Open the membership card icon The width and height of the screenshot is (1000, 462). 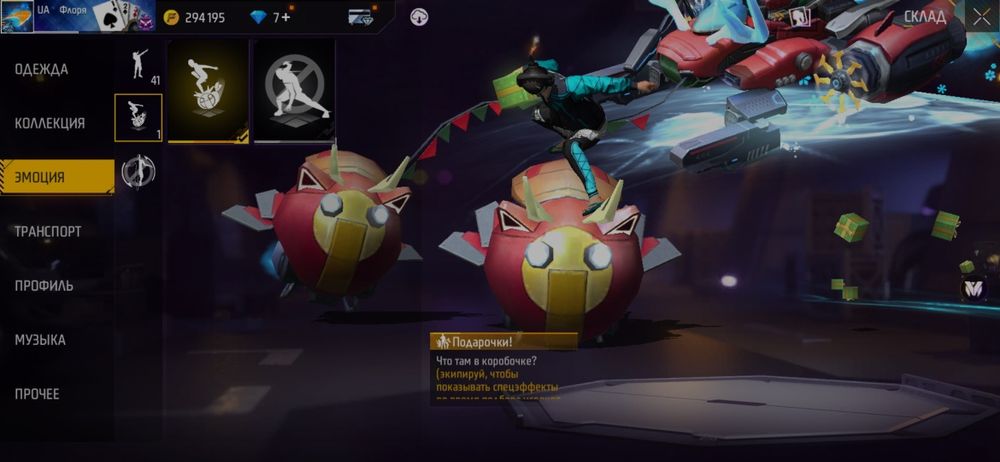361,17
